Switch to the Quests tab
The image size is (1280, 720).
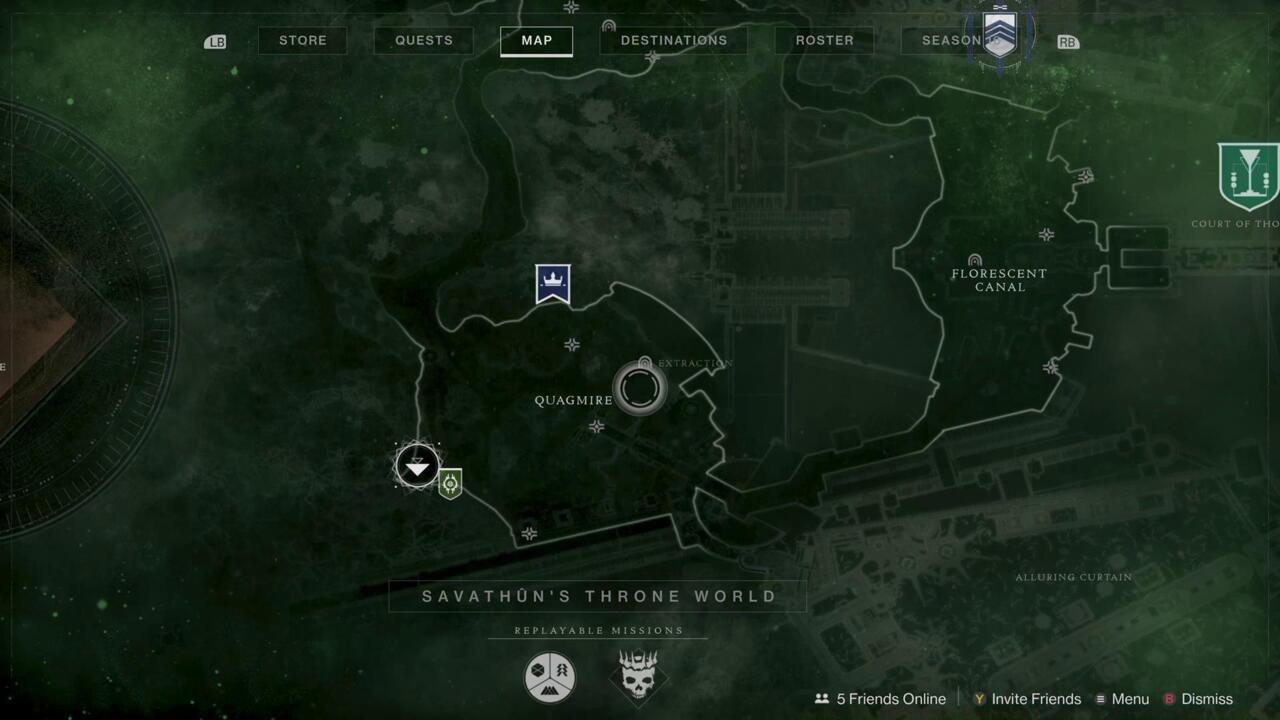click(423, 40)
